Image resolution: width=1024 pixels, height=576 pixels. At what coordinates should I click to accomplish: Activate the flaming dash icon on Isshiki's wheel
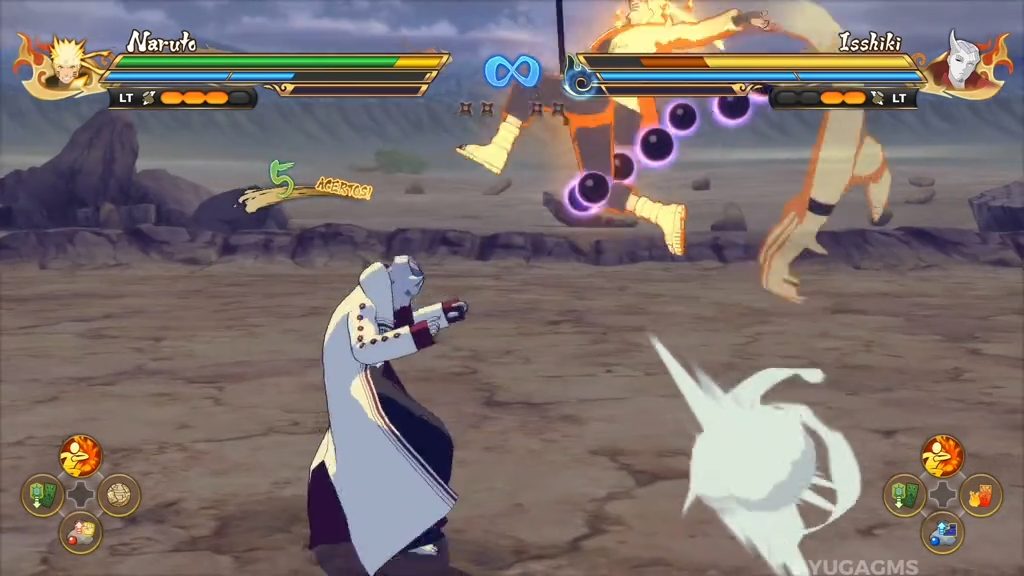click(x=942, y=456)
